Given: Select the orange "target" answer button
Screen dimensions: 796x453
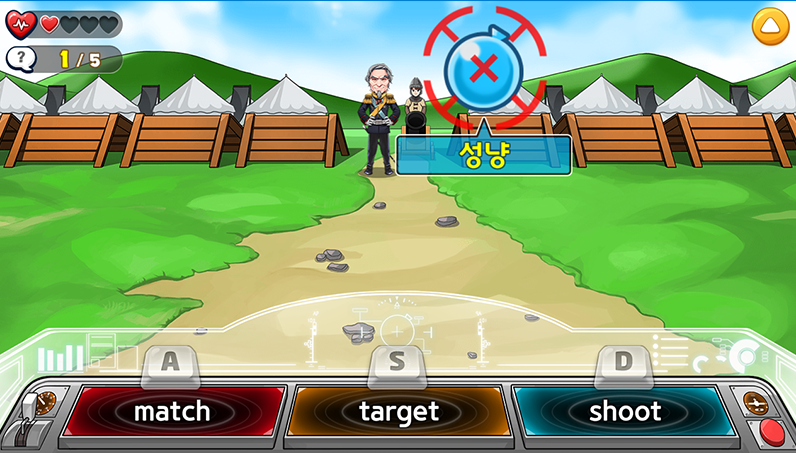Looking at the screenshot, I should tap(398, 411).
